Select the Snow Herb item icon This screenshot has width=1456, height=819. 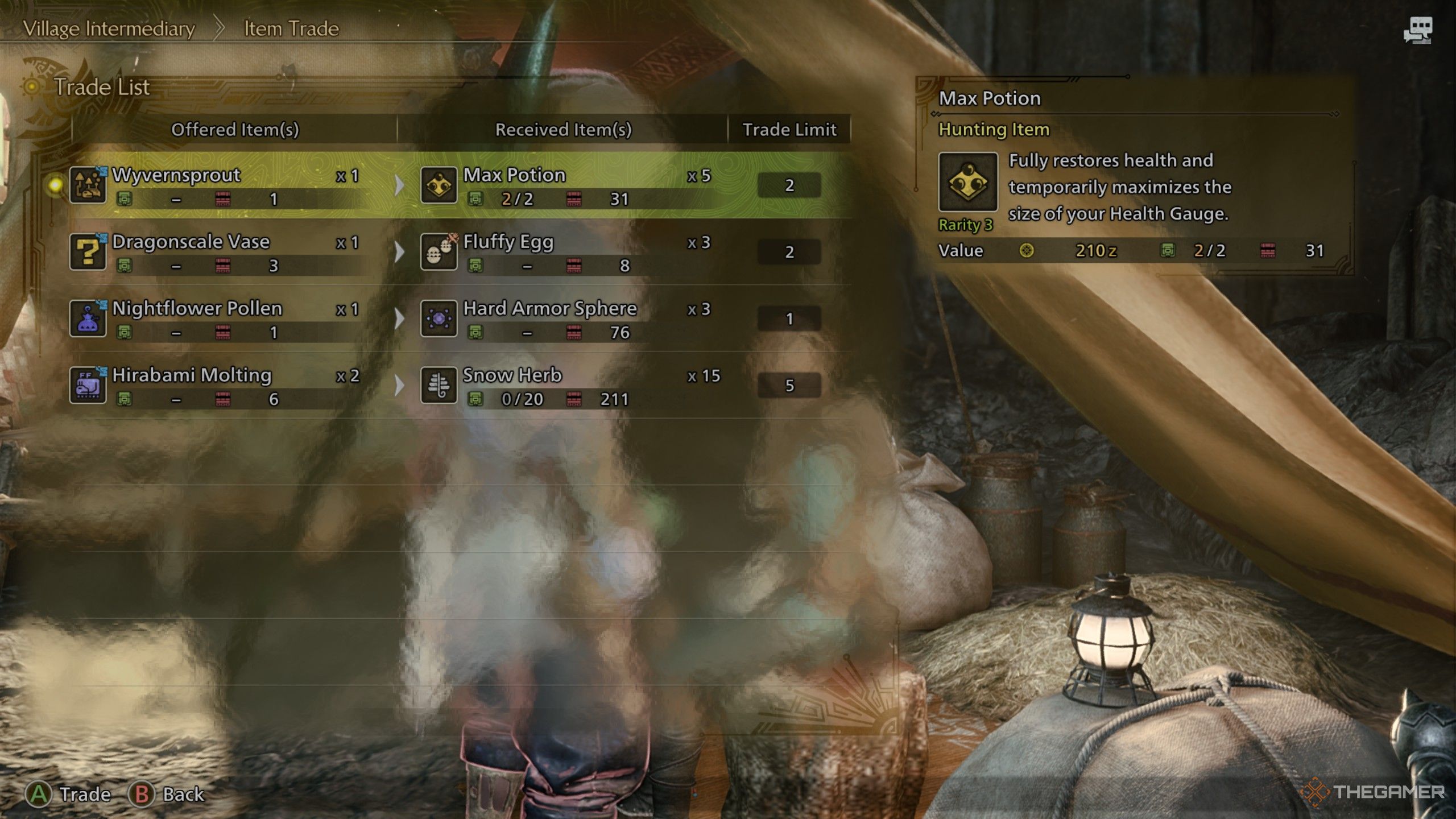439,386
